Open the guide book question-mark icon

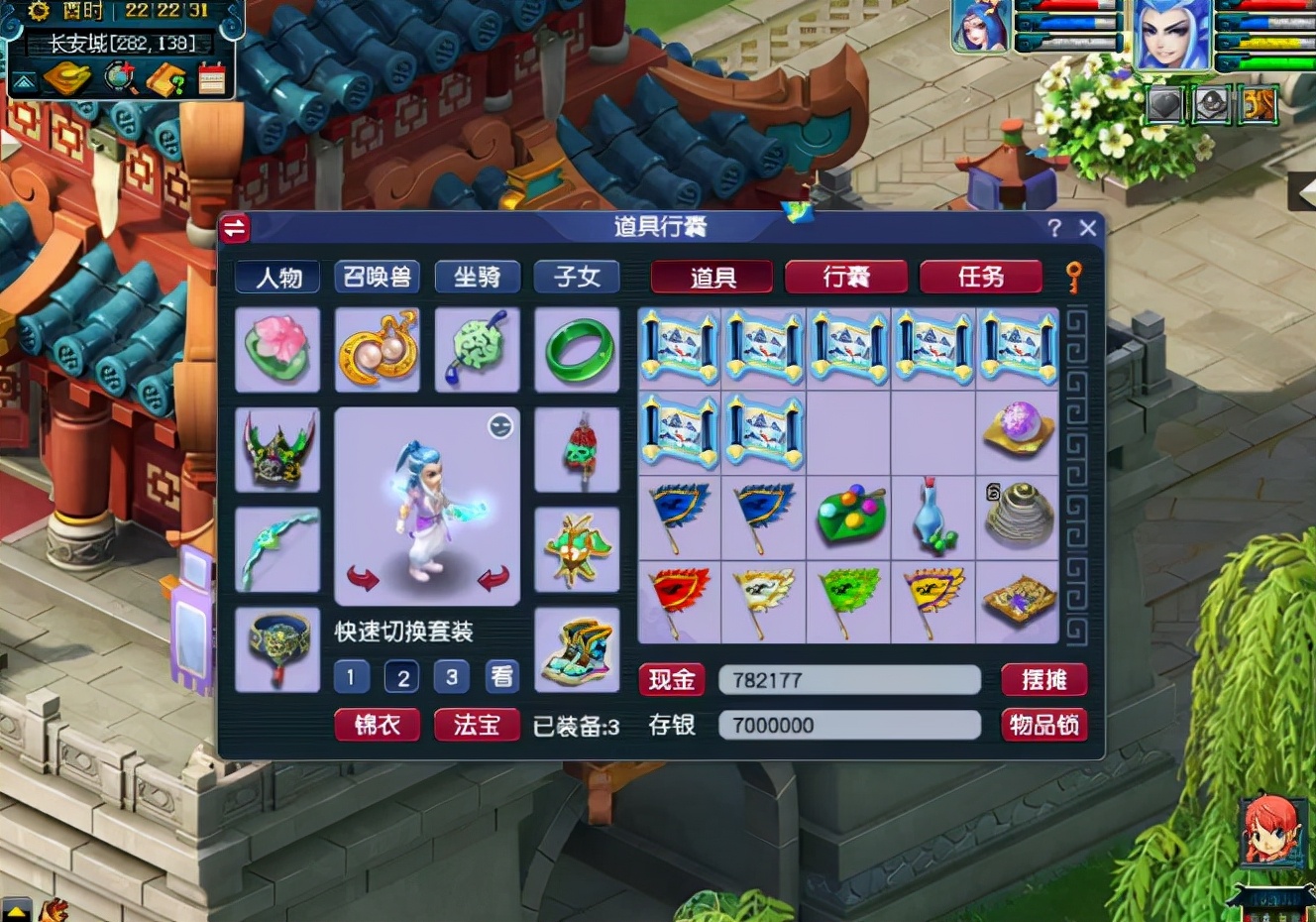coord(164,78)
